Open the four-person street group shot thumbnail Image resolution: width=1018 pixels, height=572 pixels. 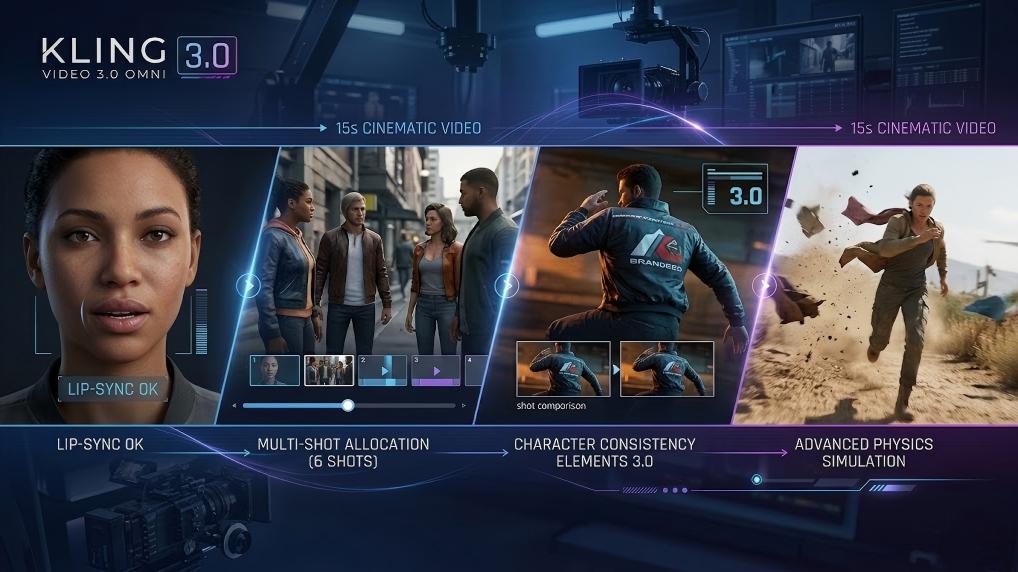coord(329,370)
